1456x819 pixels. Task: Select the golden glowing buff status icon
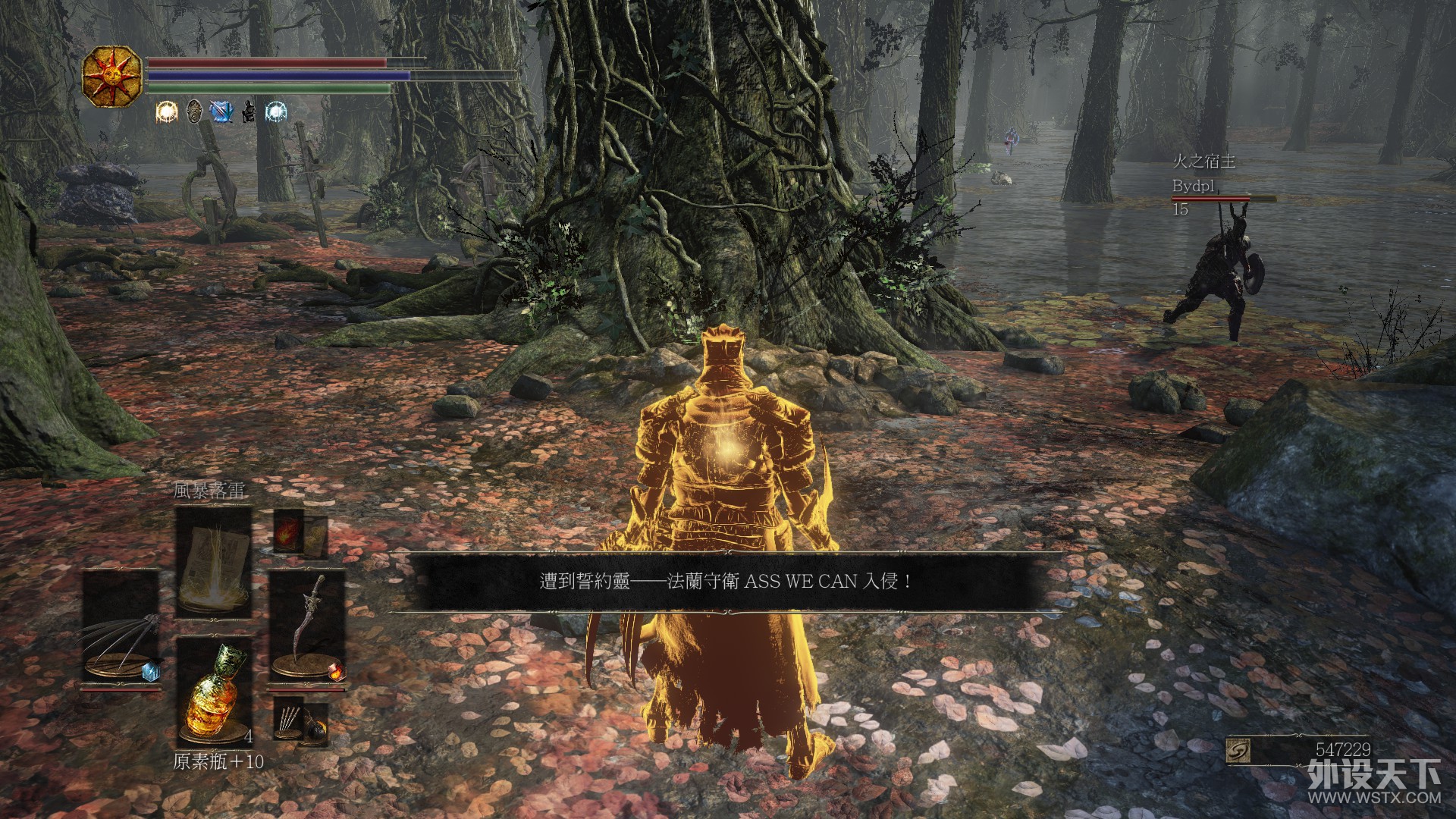[x=166, y=112]
